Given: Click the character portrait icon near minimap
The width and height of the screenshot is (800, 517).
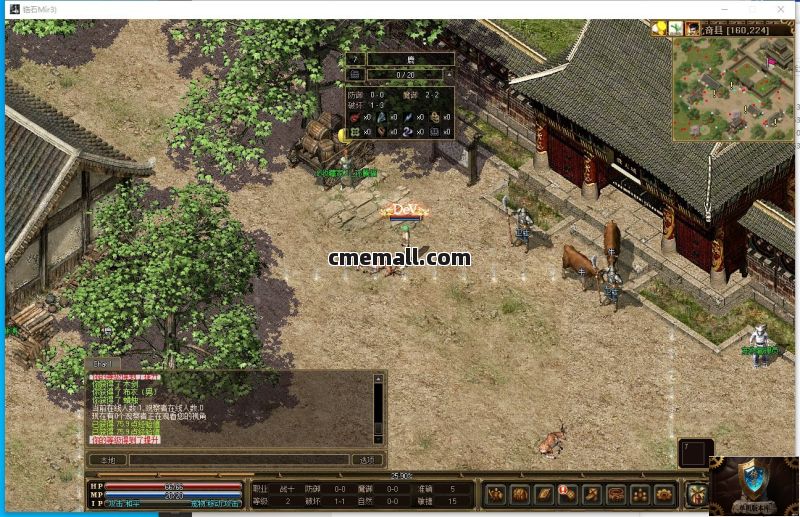Looking at the screenshot, I should pyautogui.click(x=691, y=29).
